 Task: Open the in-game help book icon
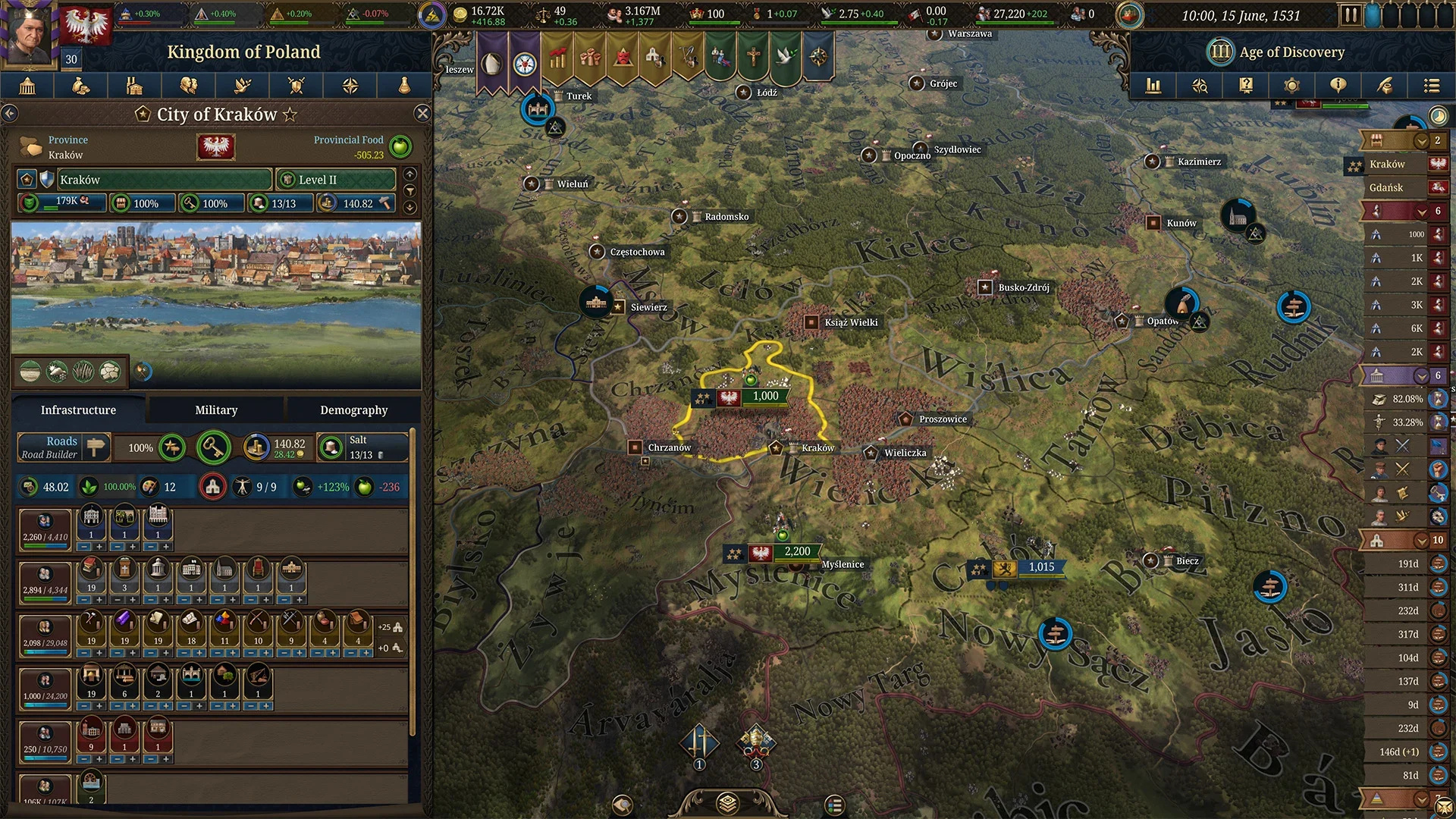(x=1245, y=86)
